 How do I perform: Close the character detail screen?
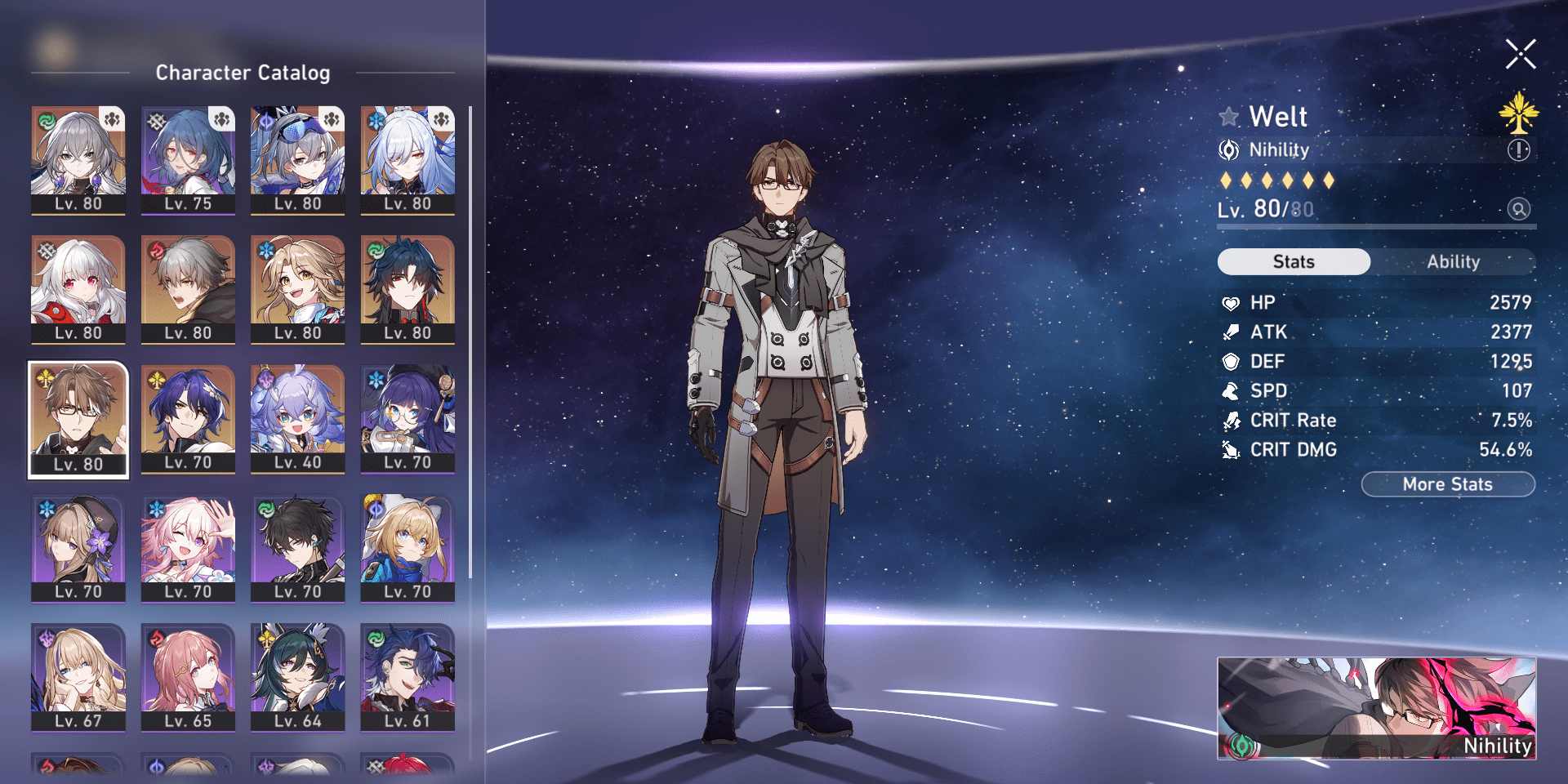1521,52
